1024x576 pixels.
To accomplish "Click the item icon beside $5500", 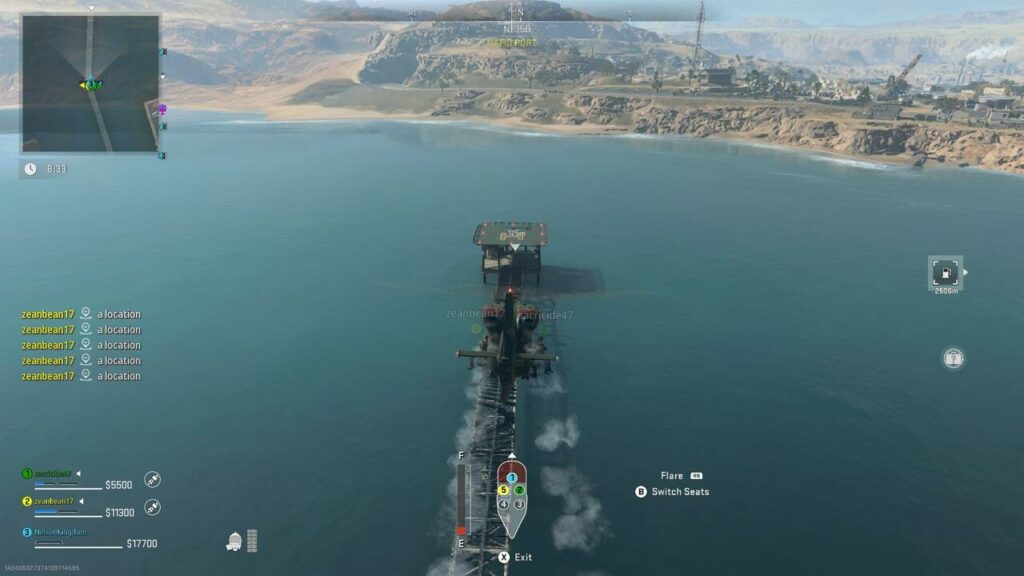I will [153, 480].
